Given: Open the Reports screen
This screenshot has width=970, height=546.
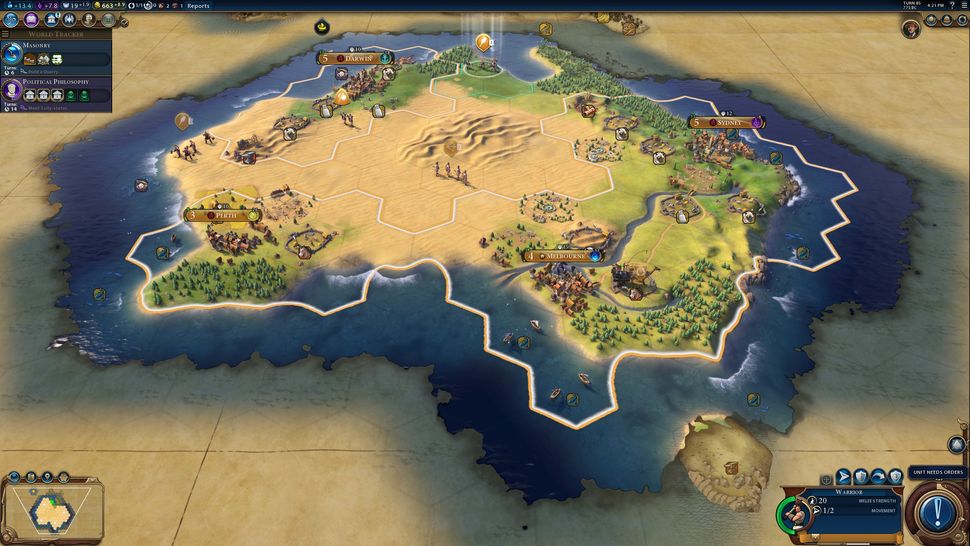Looking at the screenshot, I should [198, 6].
